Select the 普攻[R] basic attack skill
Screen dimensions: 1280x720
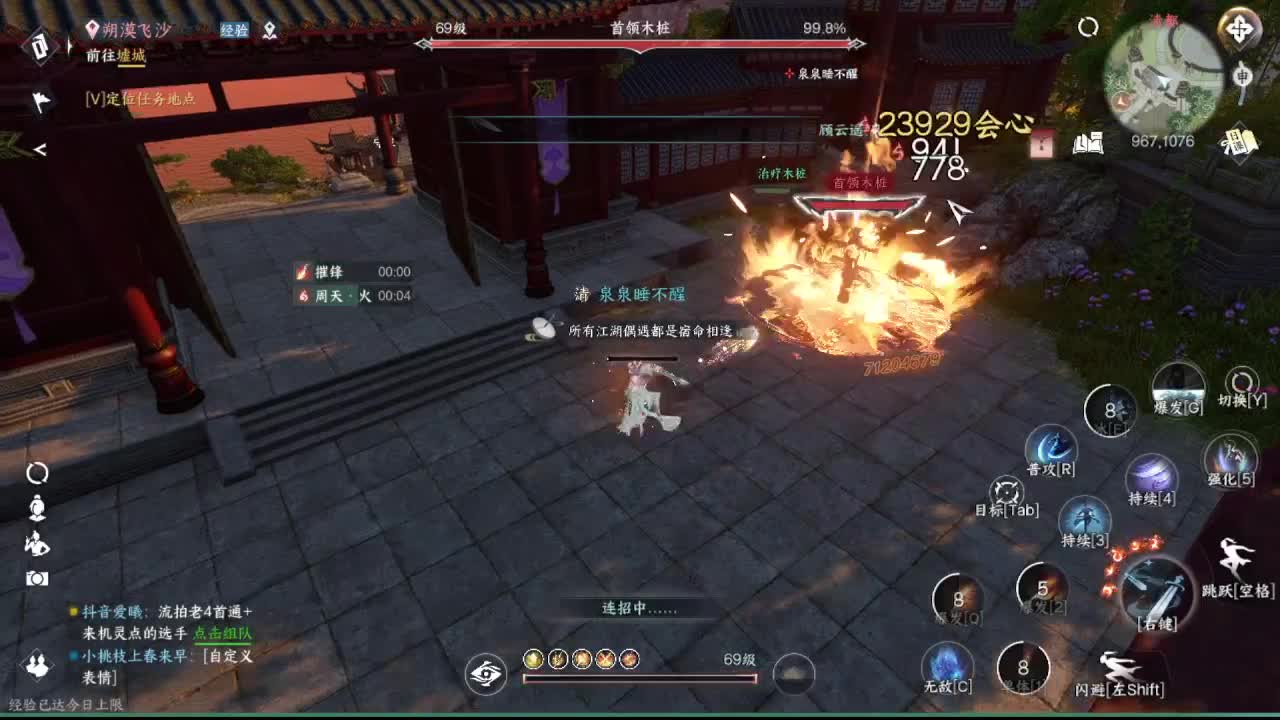point(1050,448)
